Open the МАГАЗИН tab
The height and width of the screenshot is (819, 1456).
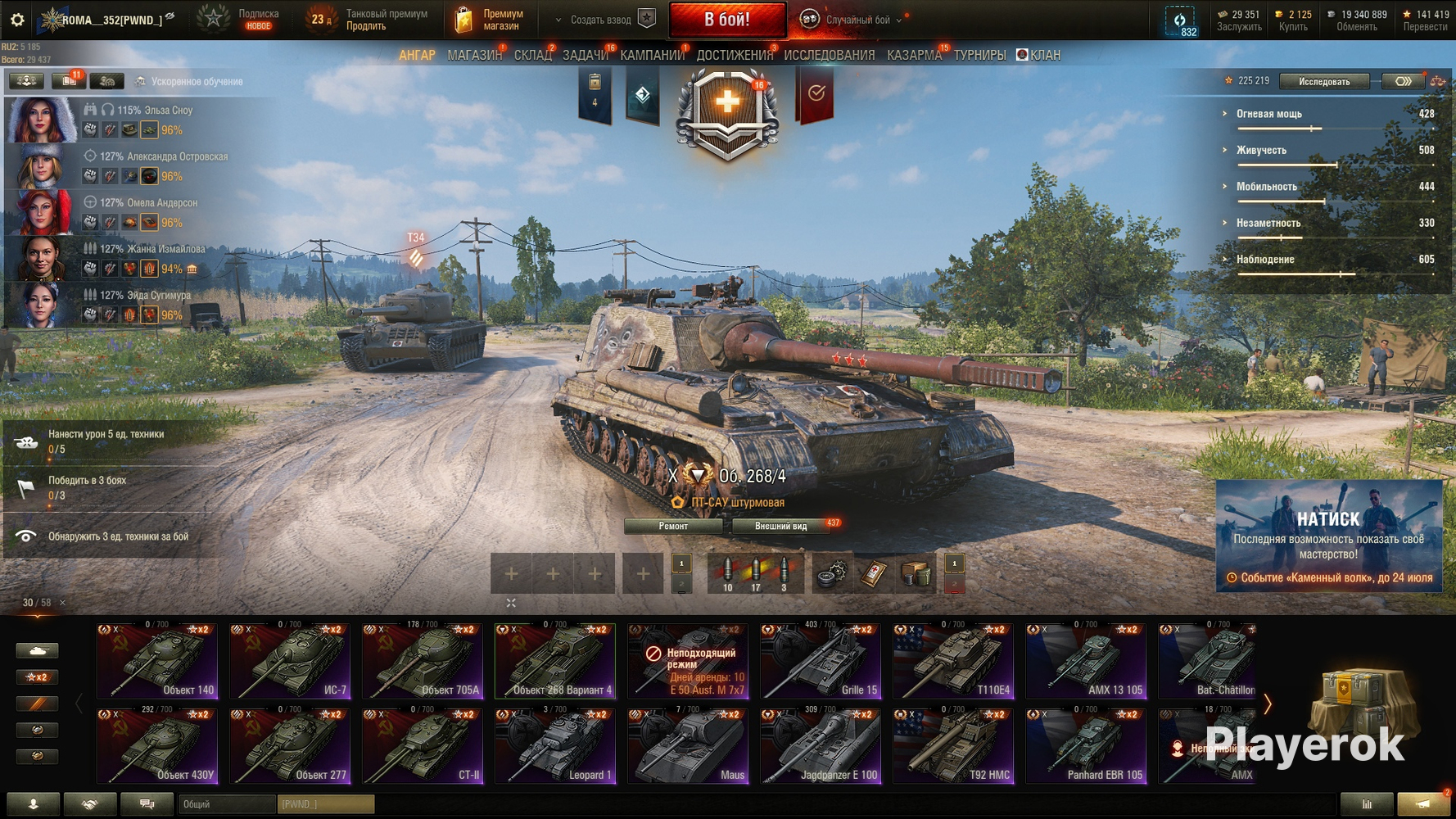click(474, 56)
